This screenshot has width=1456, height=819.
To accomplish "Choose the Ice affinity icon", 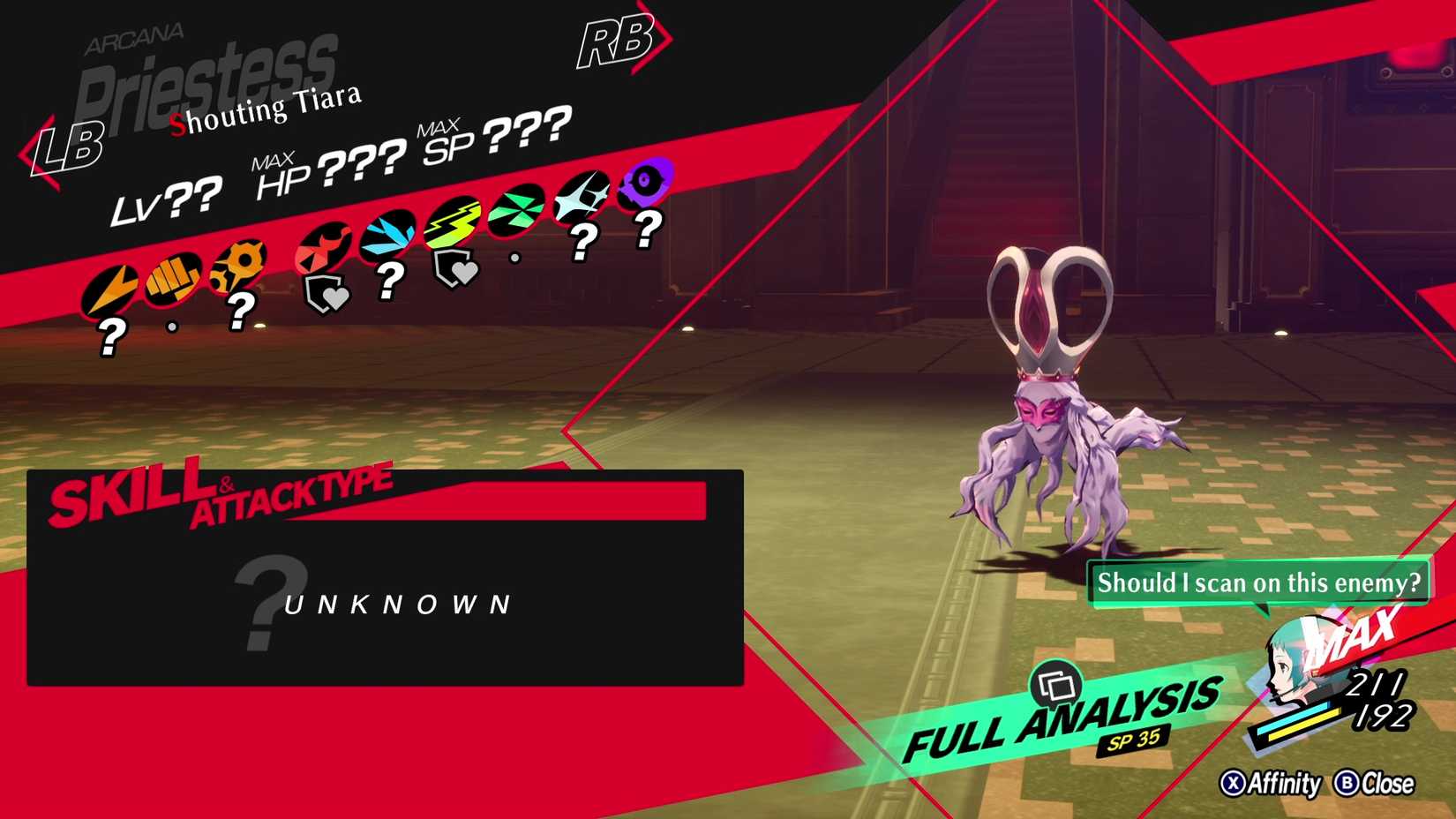I will [x=387, y=234].
